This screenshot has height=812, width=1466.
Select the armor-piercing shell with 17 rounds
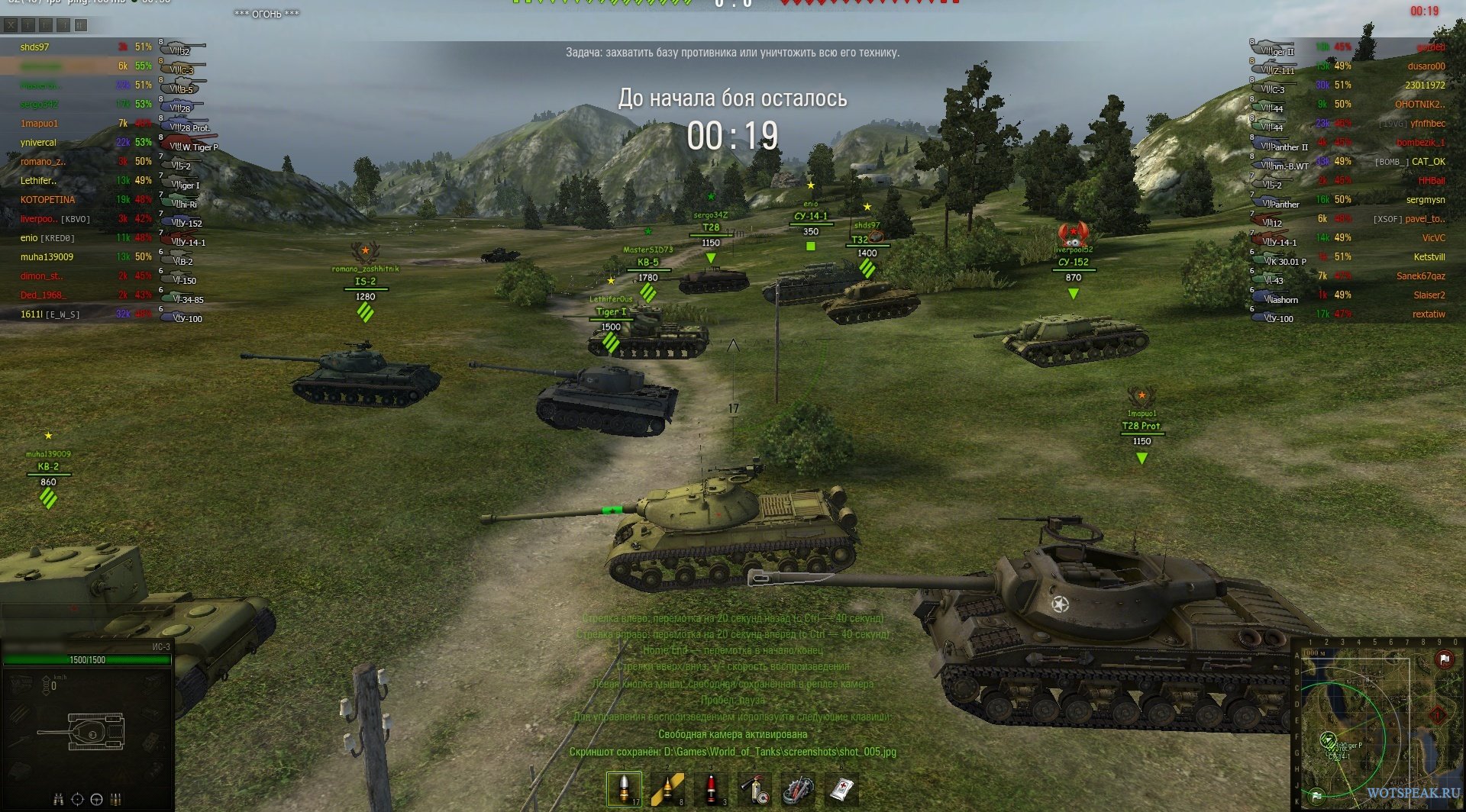(624, 789)
